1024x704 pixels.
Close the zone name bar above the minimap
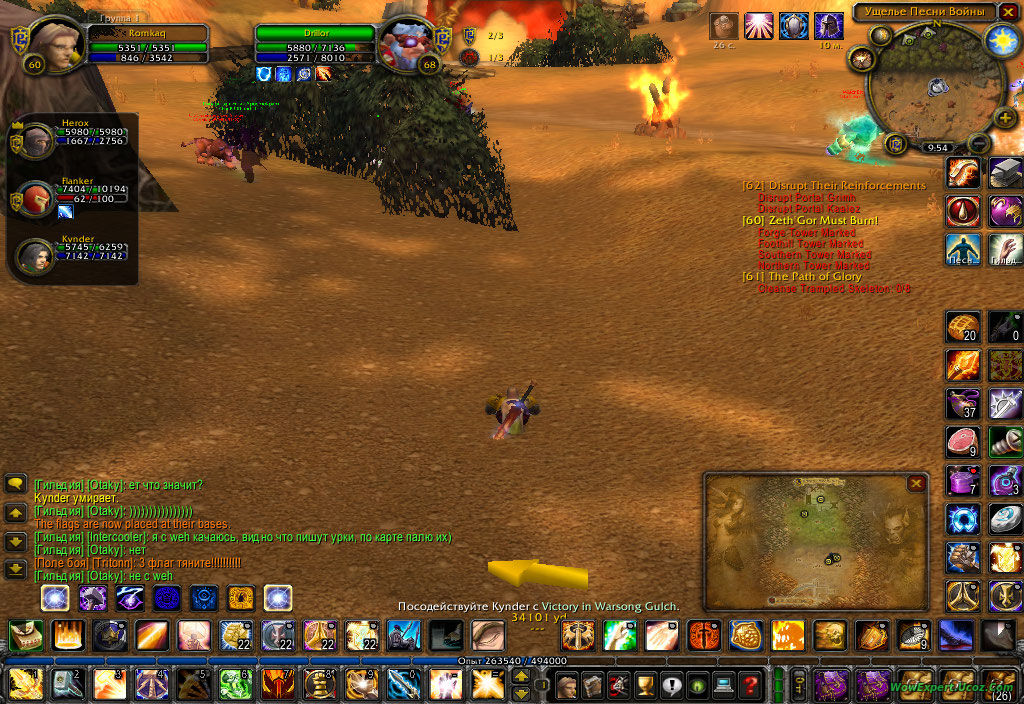1009,12
